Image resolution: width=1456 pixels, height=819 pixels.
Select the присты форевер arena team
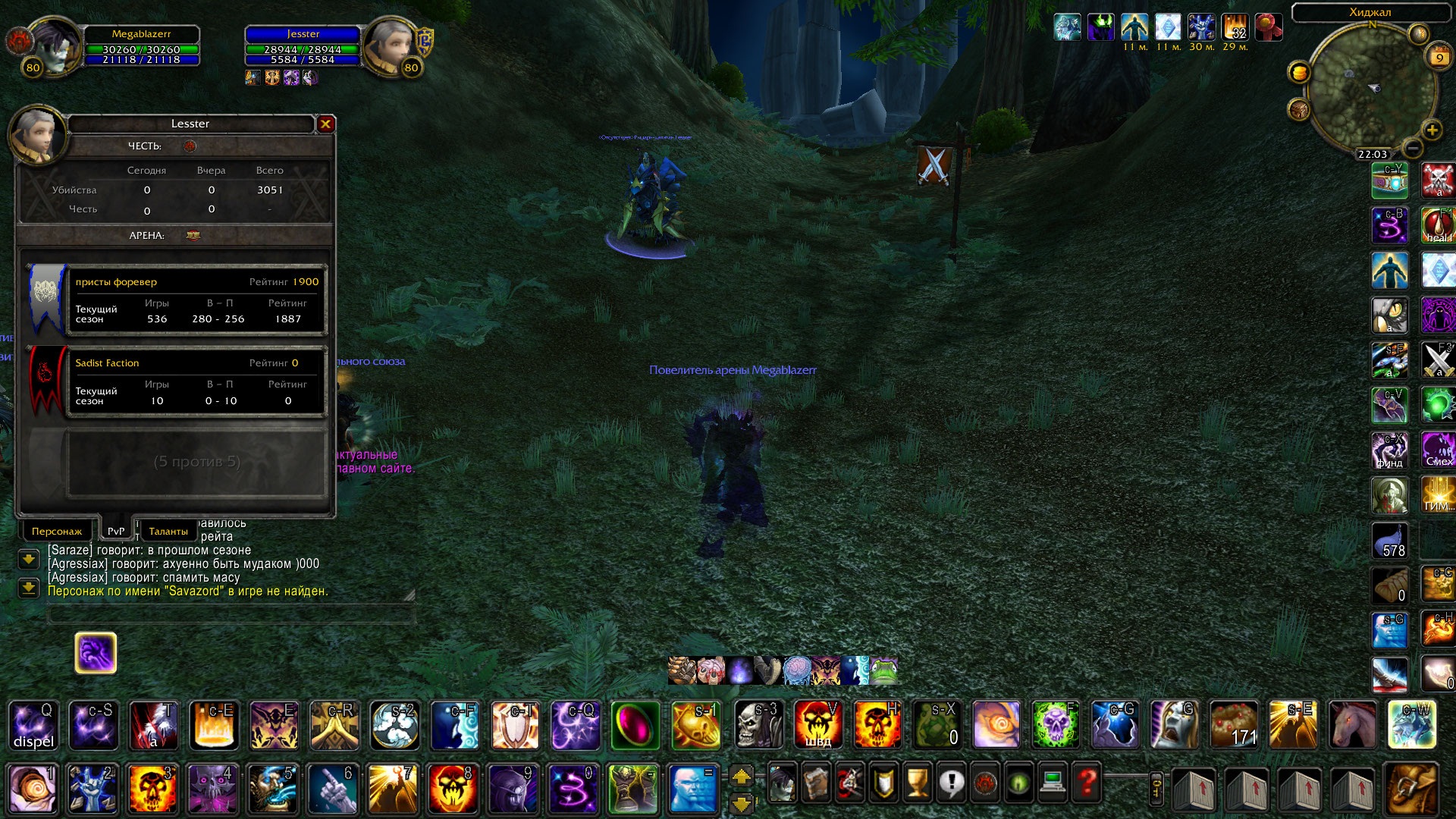(x=197, y=300)
